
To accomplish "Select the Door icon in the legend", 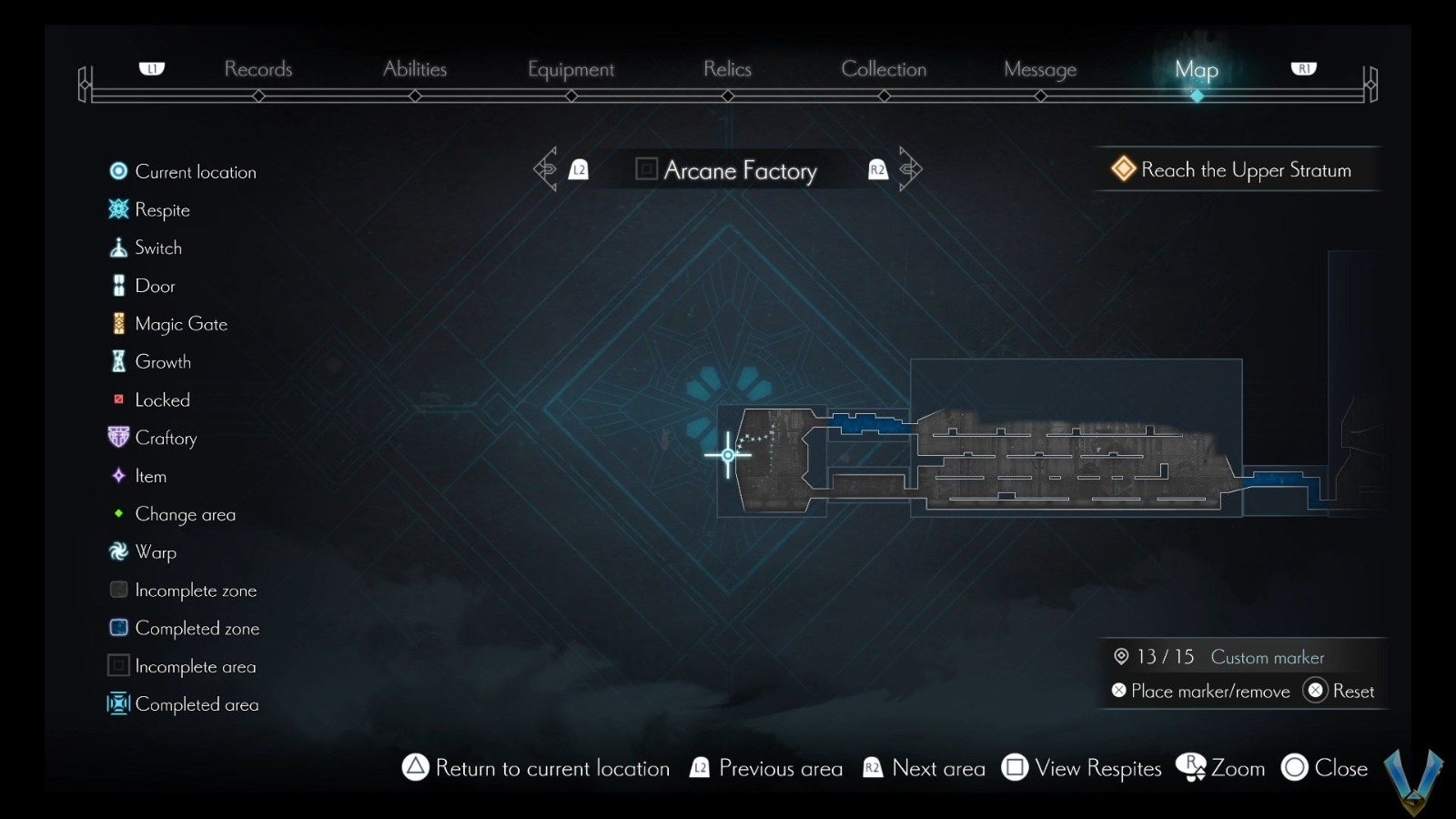I will [x=118, y=286].
